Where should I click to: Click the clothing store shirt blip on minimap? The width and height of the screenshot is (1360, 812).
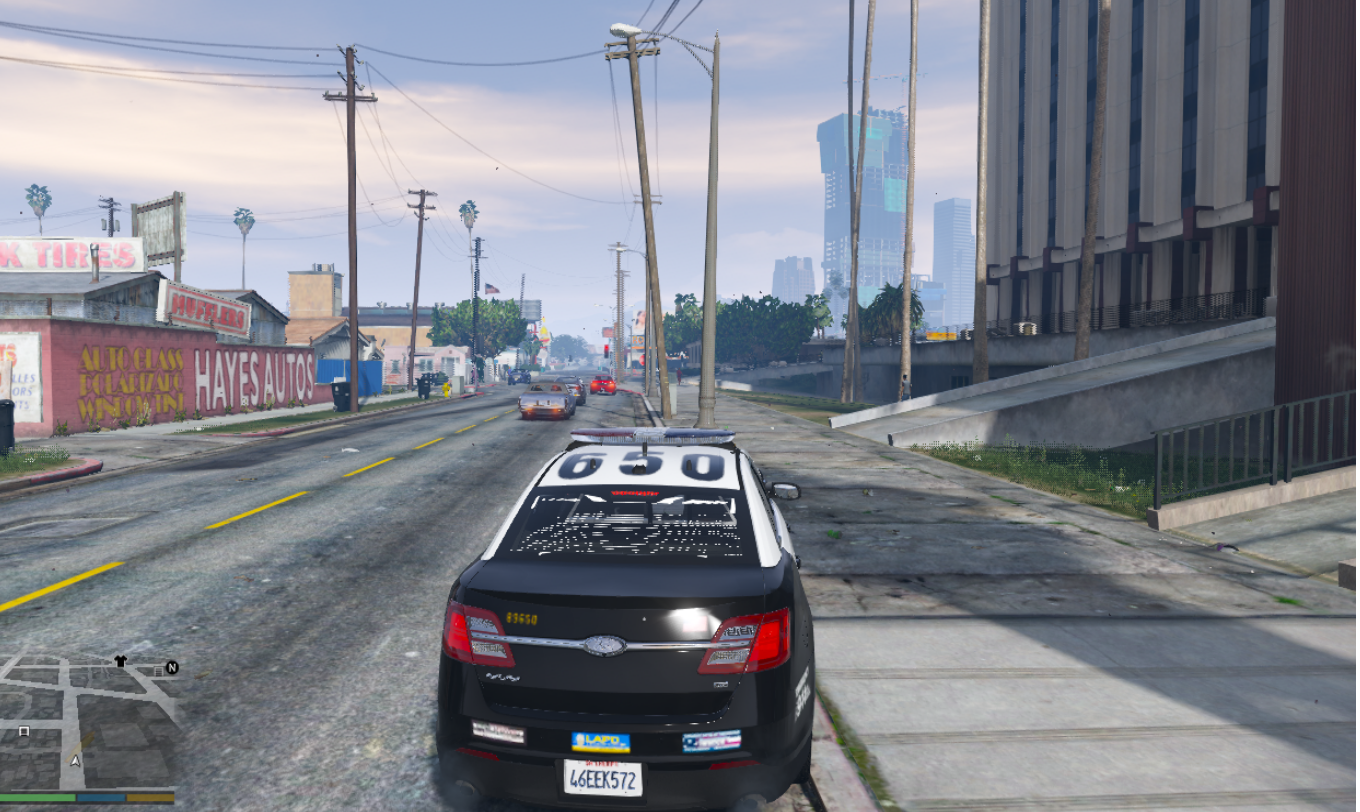[x=120, y=661]
